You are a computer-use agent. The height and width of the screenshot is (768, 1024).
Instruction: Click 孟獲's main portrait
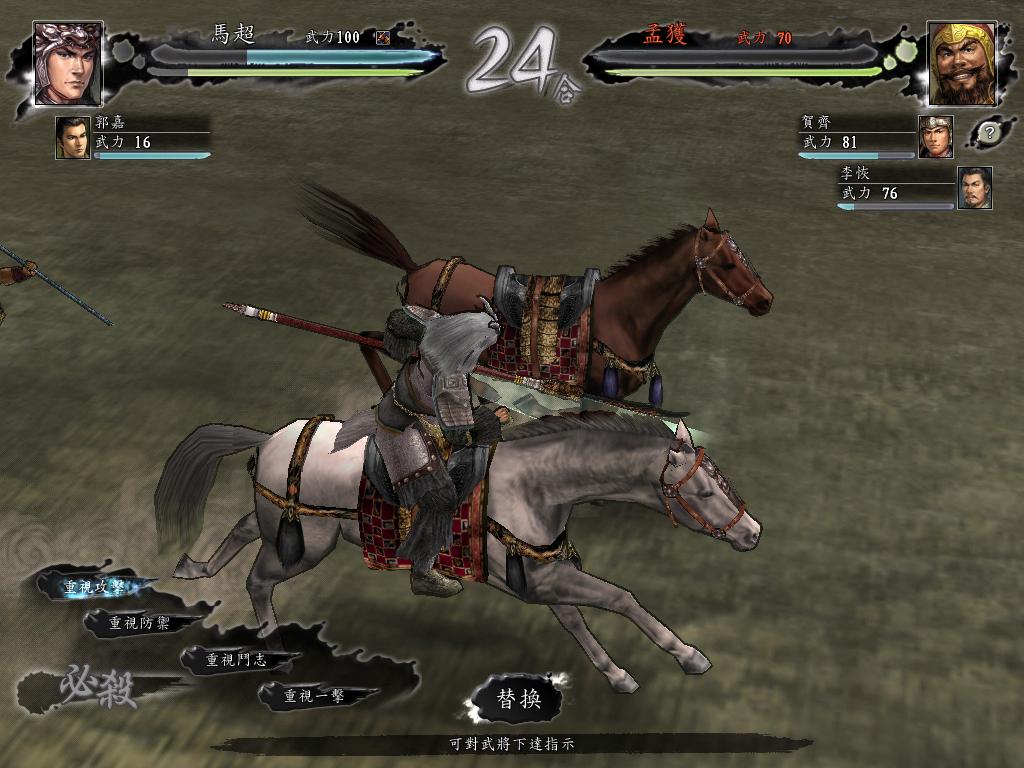(x=961, y=63)
